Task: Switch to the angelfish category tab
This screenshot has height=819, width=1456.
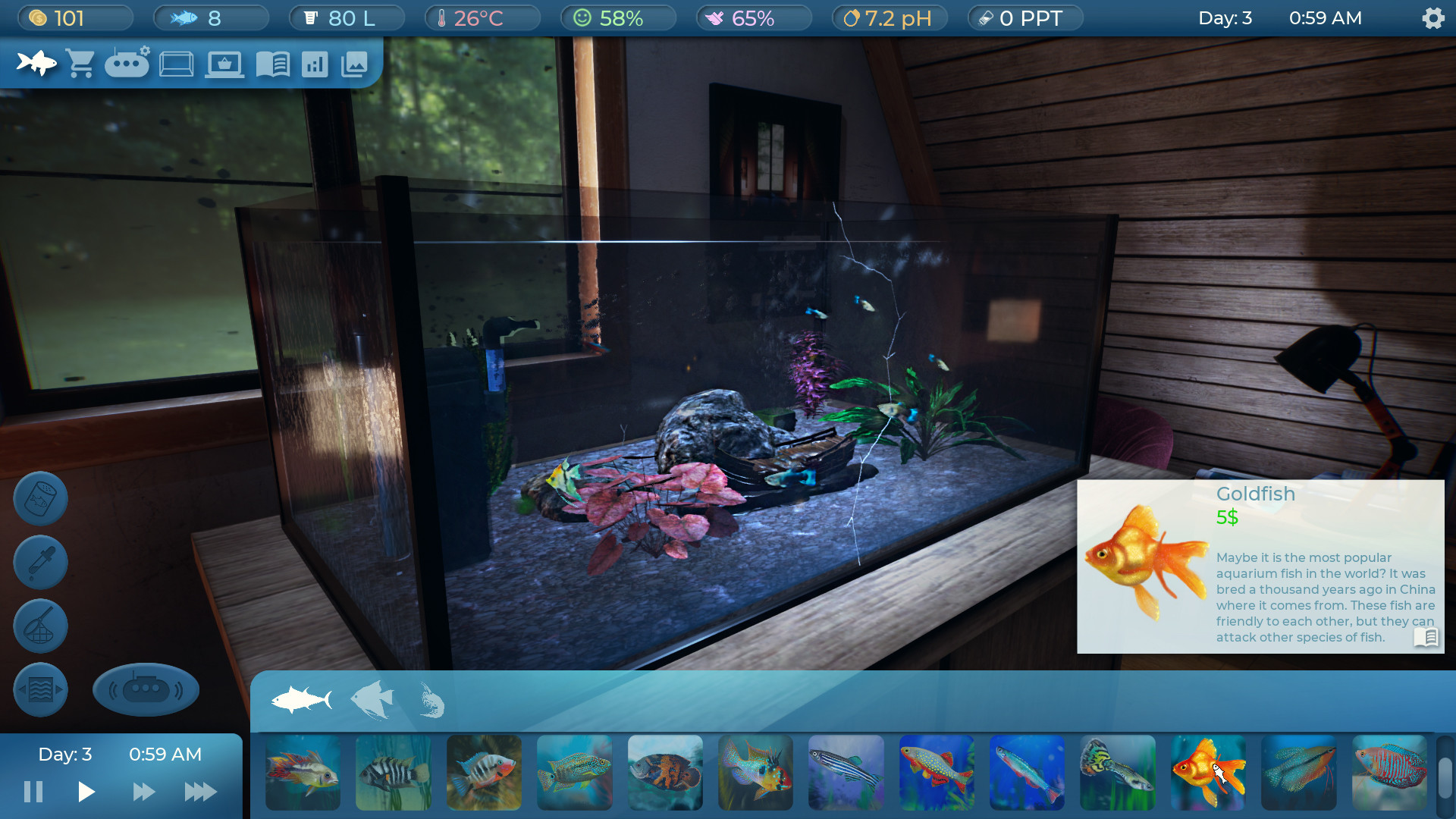Action: [x=371, y=700]
